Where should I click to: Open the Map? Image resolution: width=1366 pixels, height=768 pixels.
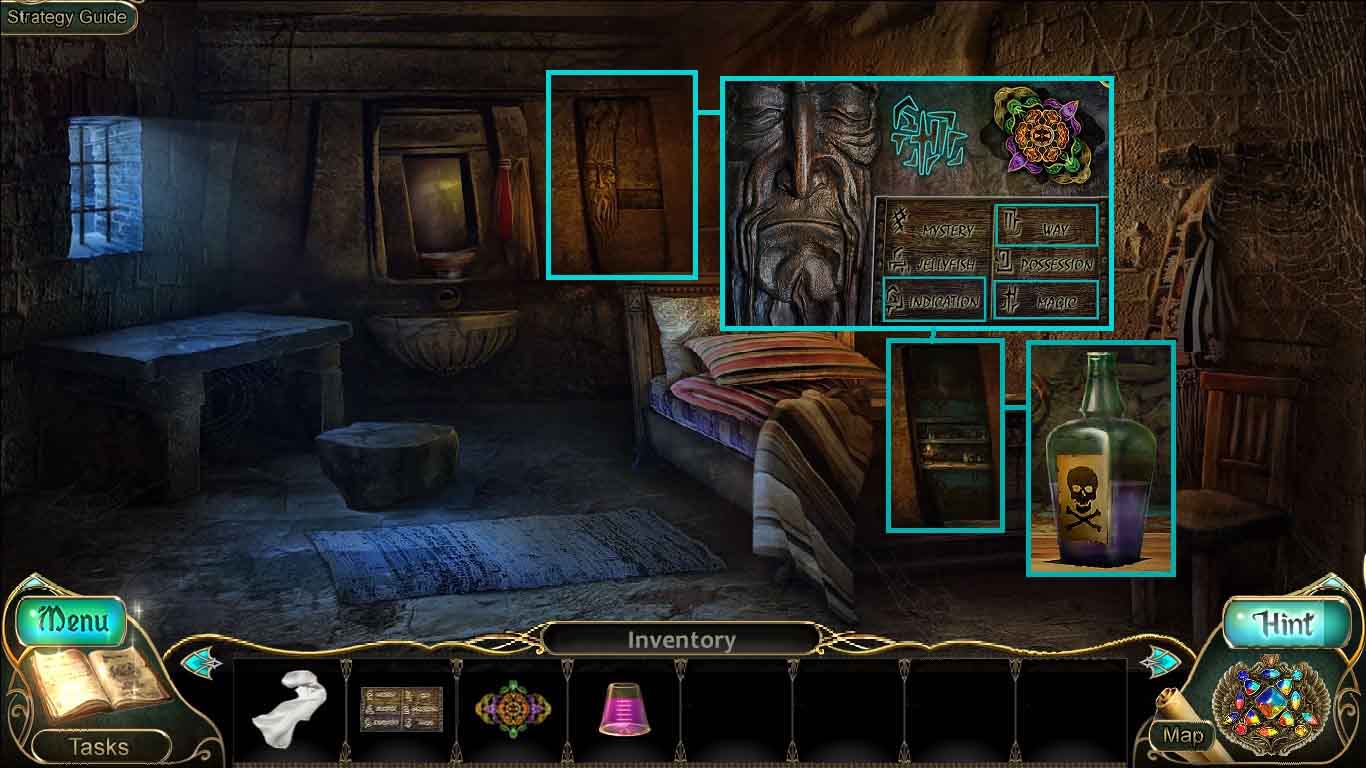[1183, 736]
